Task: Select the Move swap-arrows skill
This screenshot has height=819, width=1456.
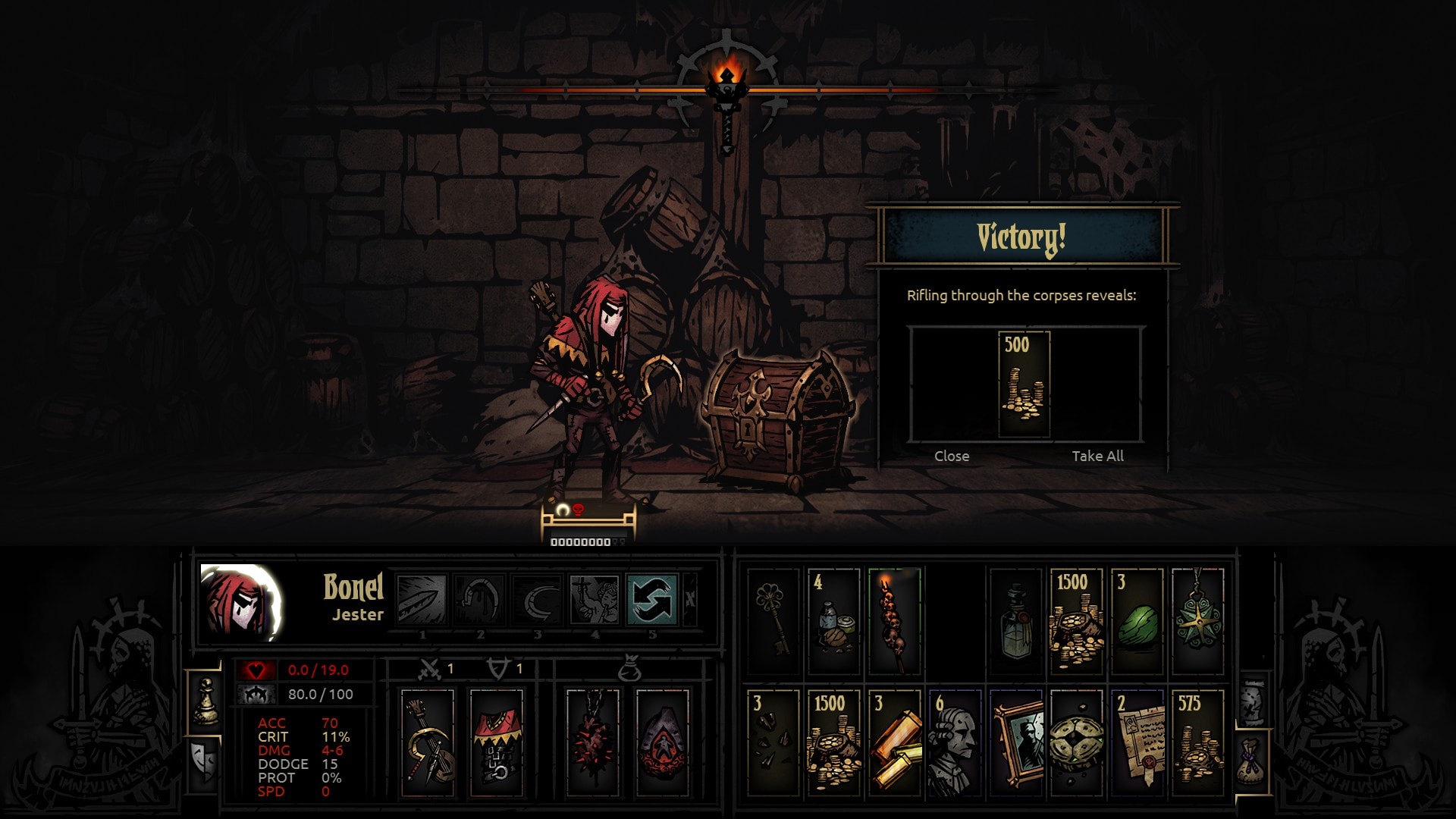Action: click(x=652, y=599)
